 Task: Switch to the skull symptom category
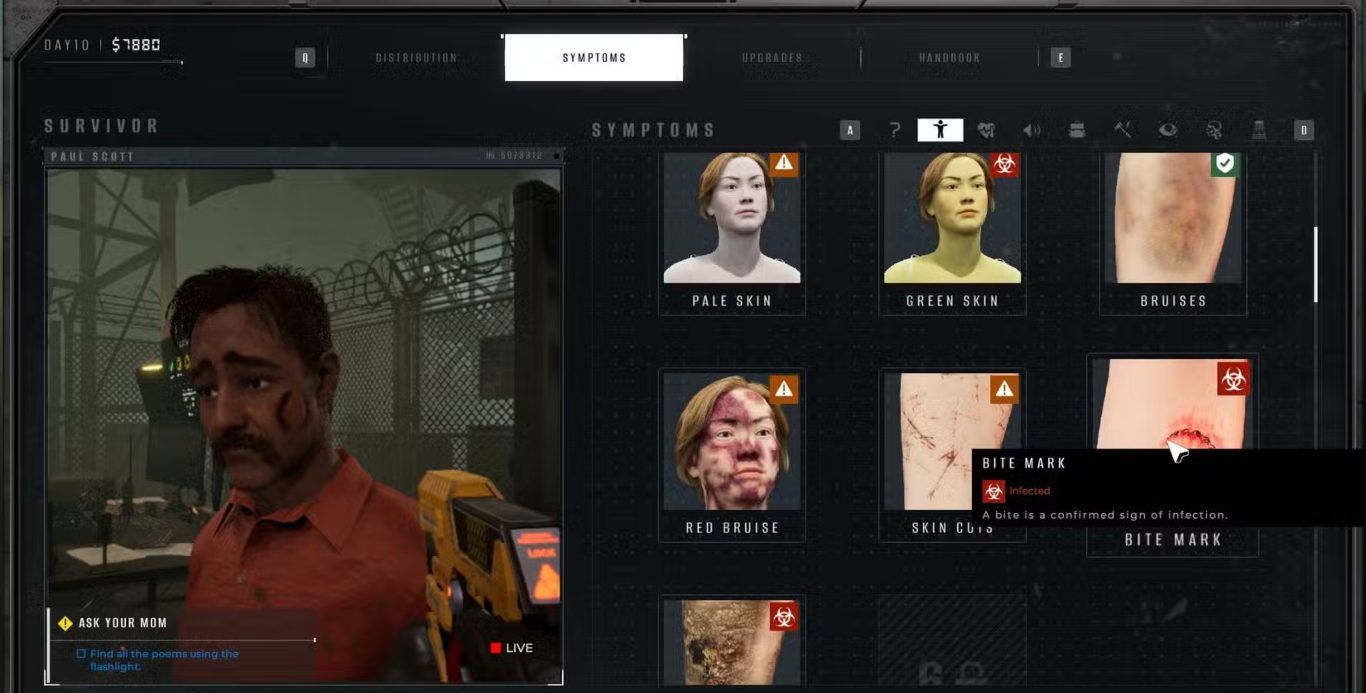tap(1214, 130)
